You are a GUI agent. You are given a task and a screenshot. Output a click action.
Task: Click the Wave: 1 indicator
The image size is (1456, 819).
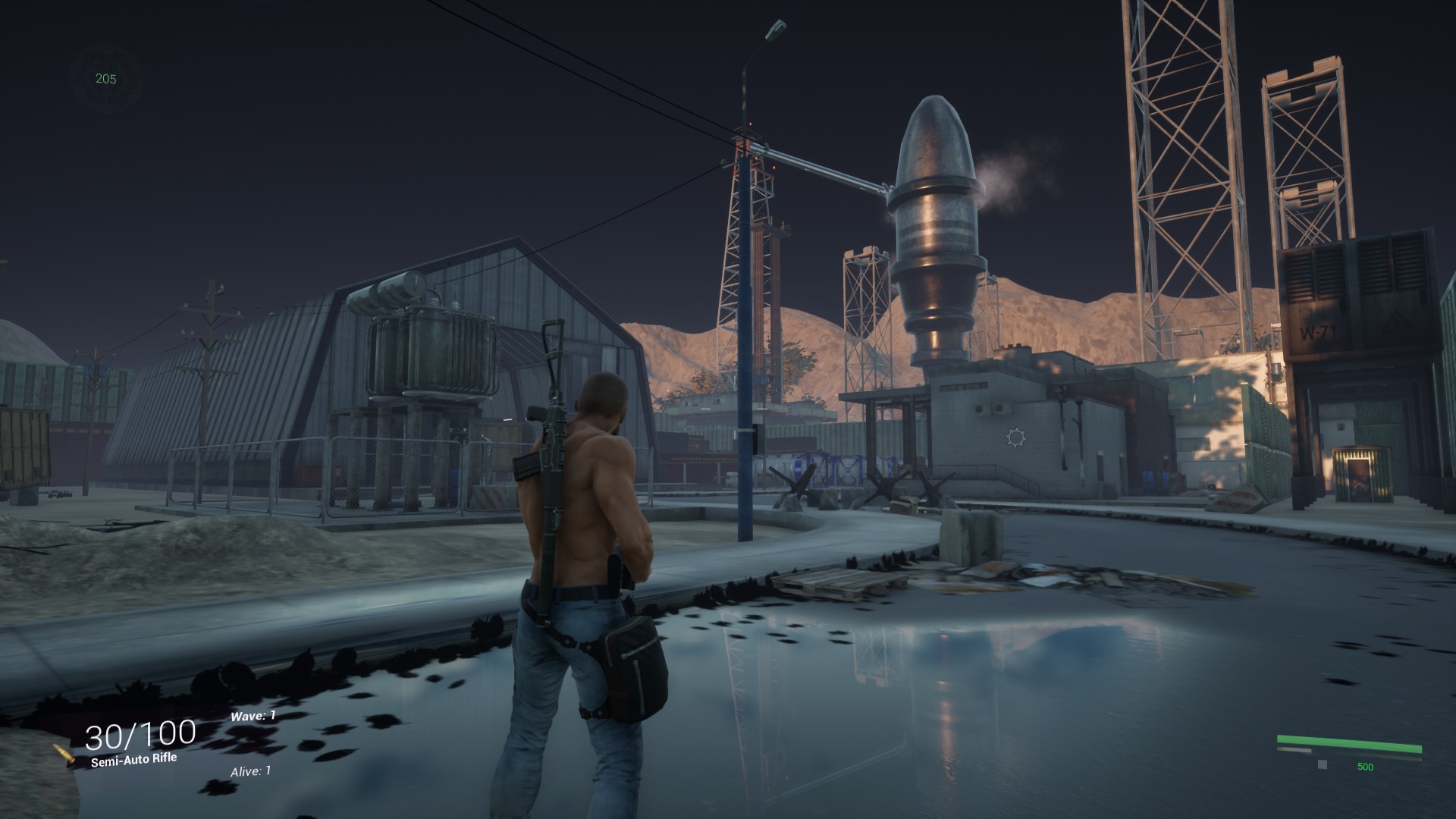pos(252,714)
